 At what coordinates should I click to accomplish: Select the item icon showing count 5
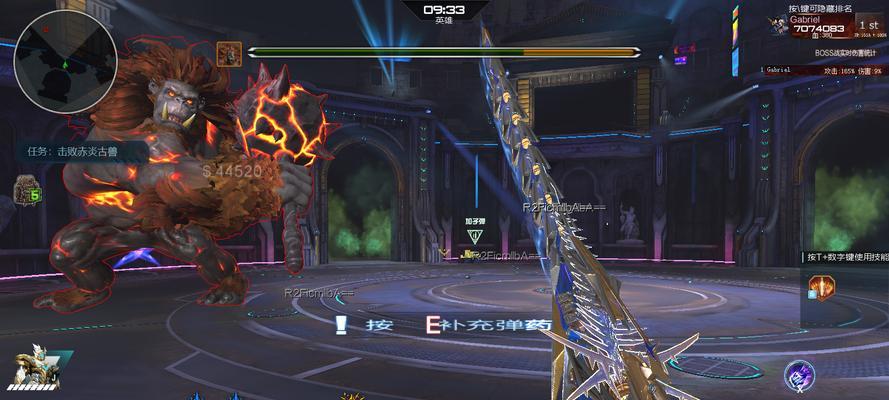coord(27,189)
